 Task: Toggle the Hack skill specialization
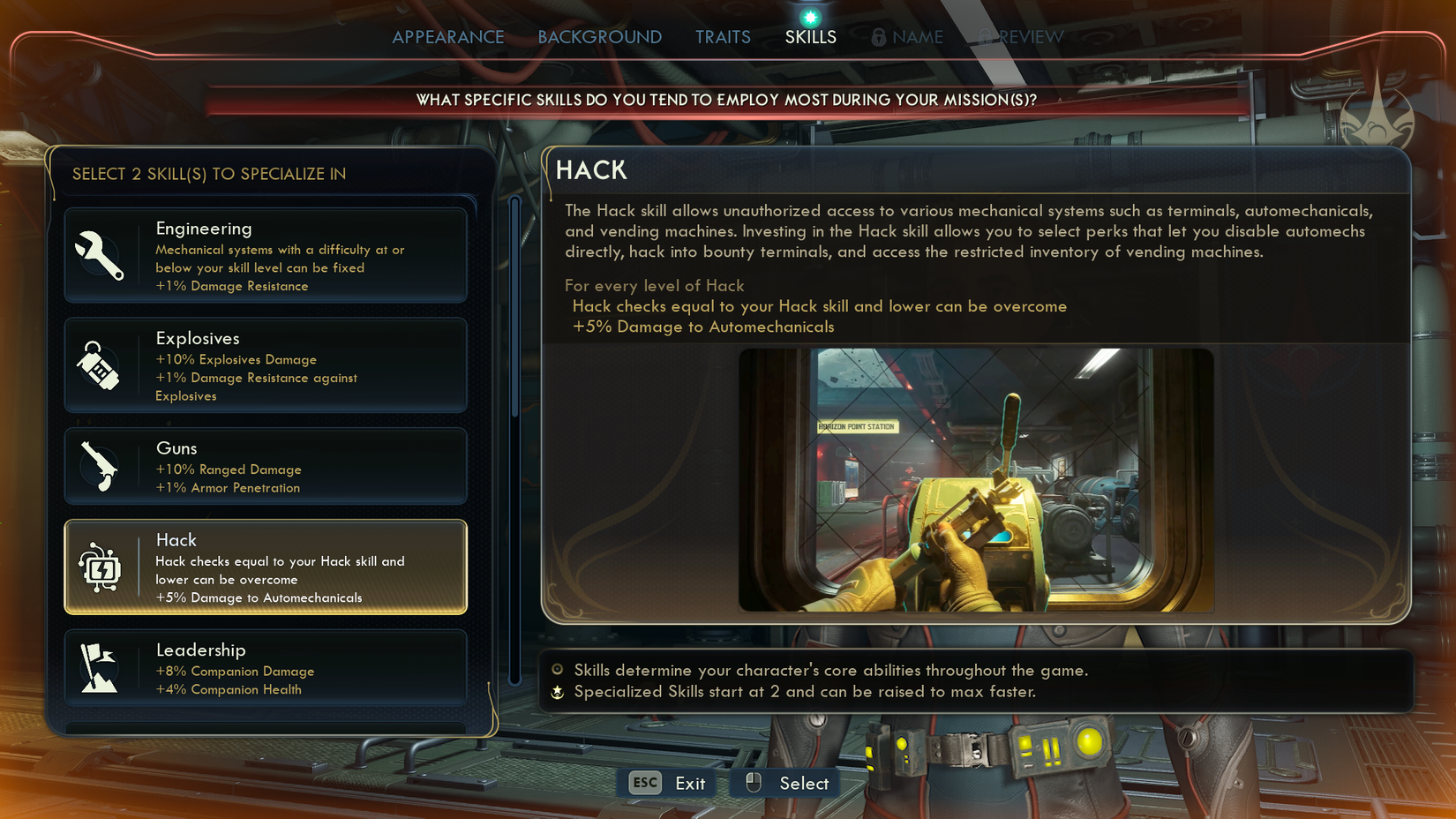point(265,567)
